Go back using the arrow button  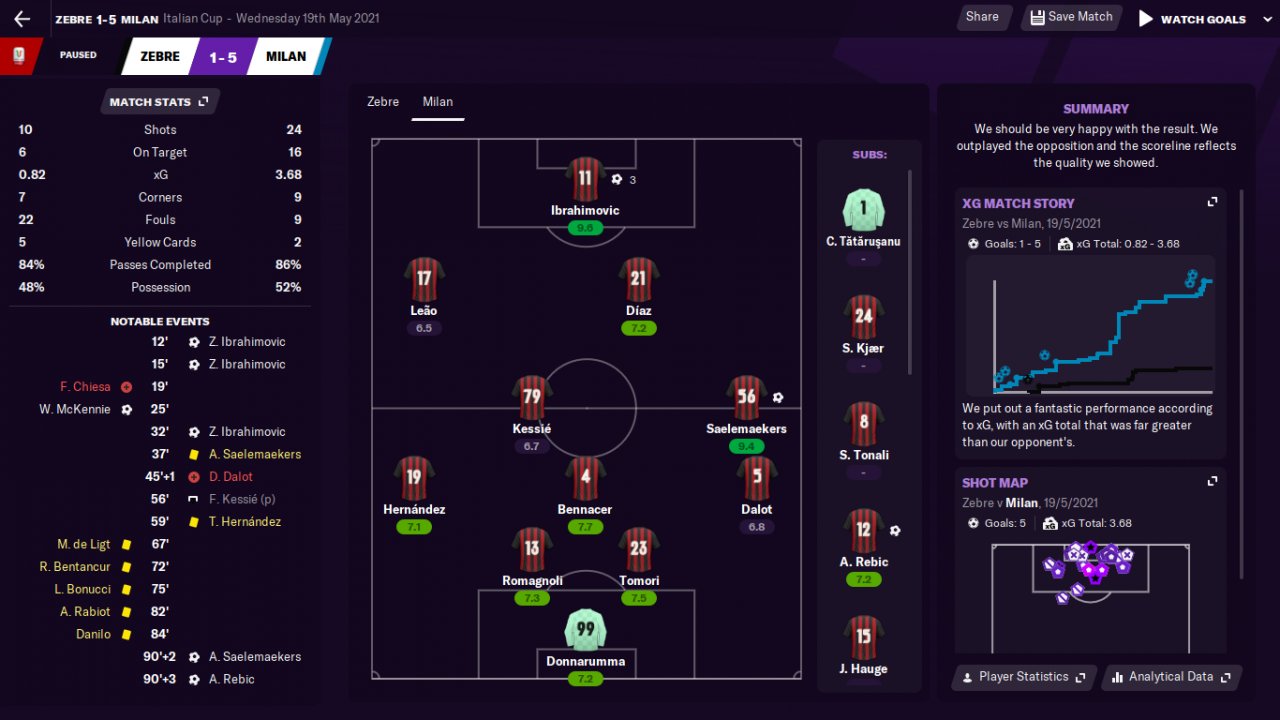pos(22,18)
